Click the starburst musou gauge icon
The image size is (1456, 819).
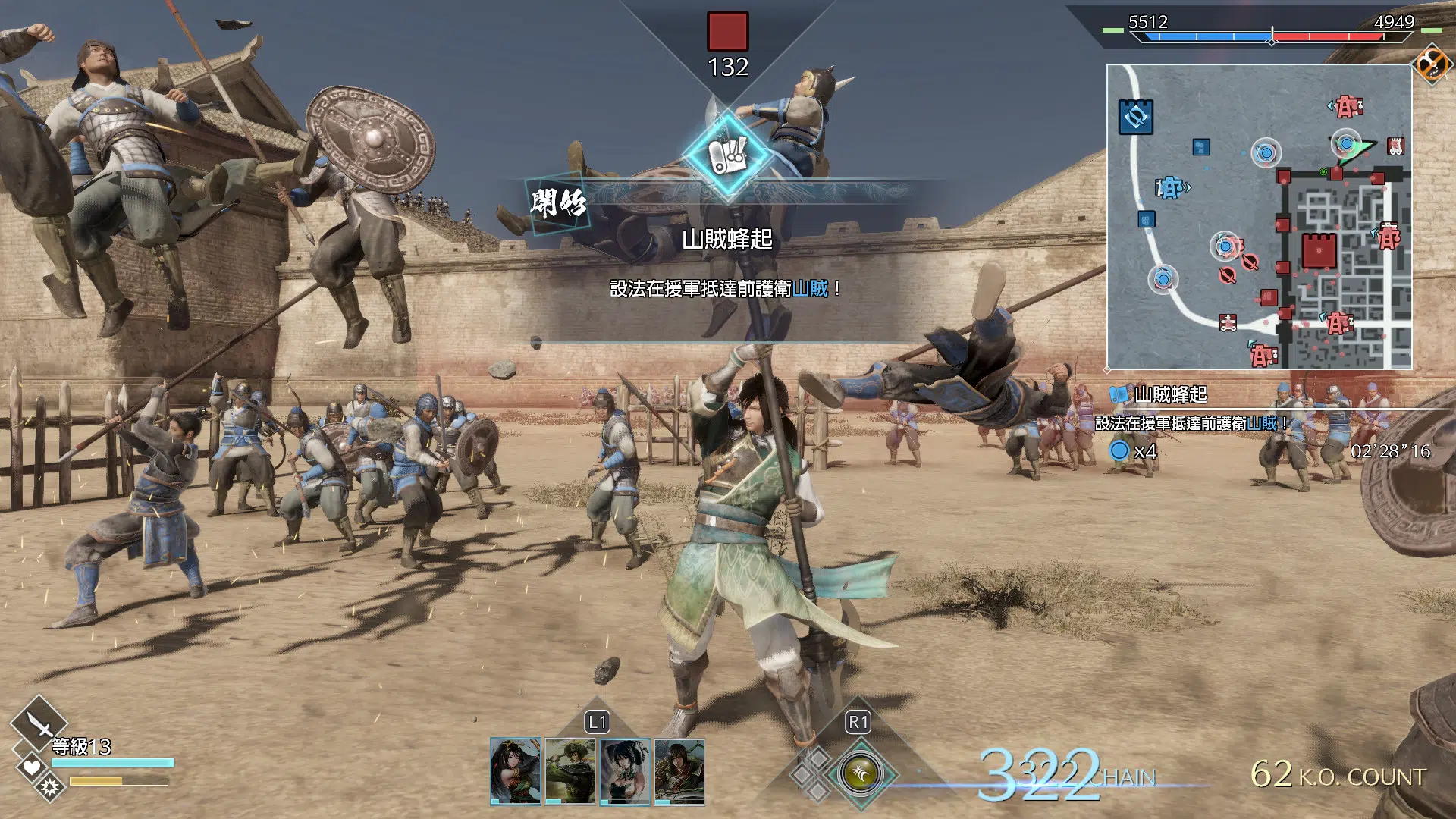pos(51,788)
